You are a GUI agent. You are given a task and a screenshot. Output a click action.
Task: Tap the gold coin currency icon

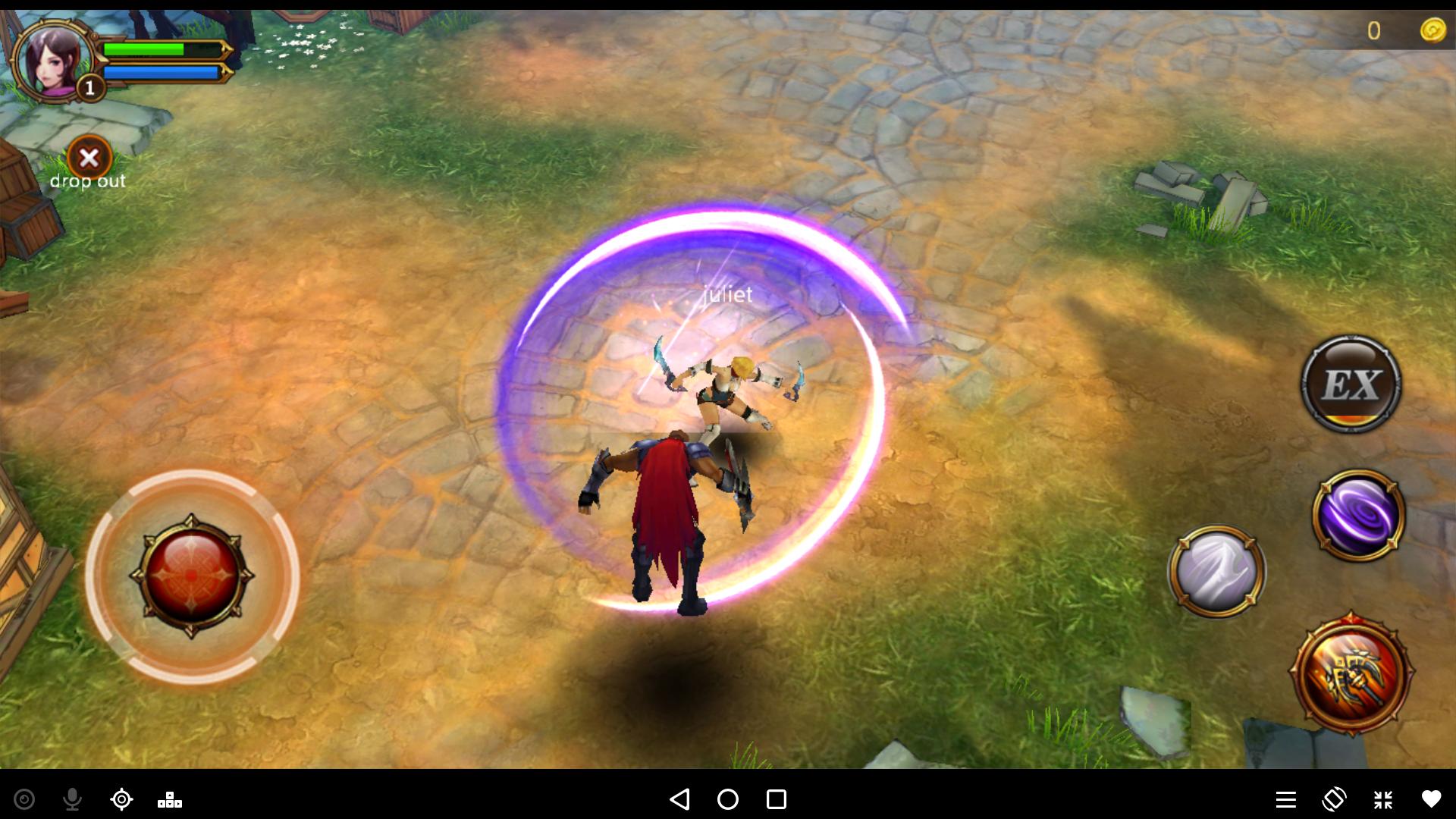click(1432, 30)
